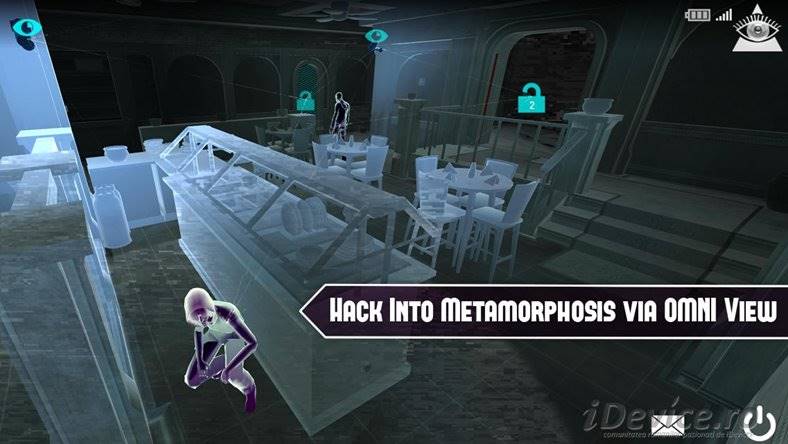Select the lock marker labeled 2

point(531,98)
